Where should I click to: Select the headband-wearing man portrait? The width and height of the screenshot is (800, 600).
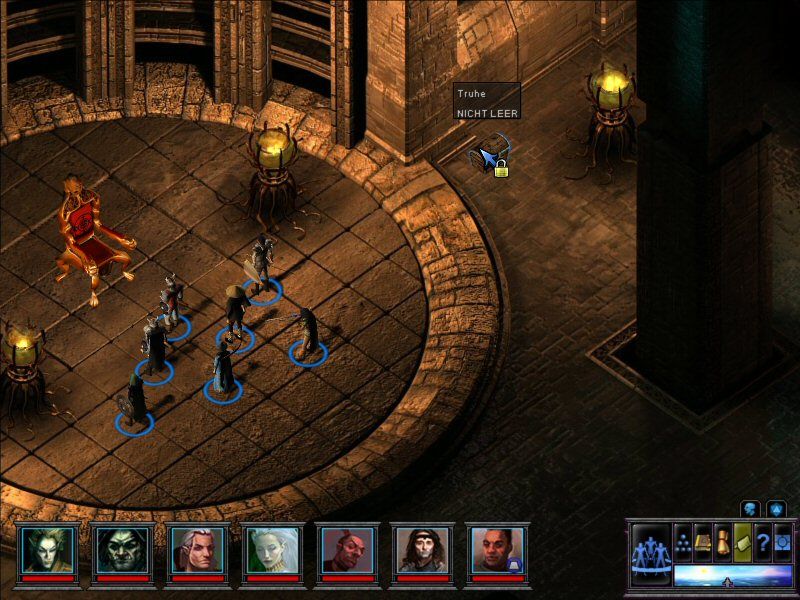(422, 548)
